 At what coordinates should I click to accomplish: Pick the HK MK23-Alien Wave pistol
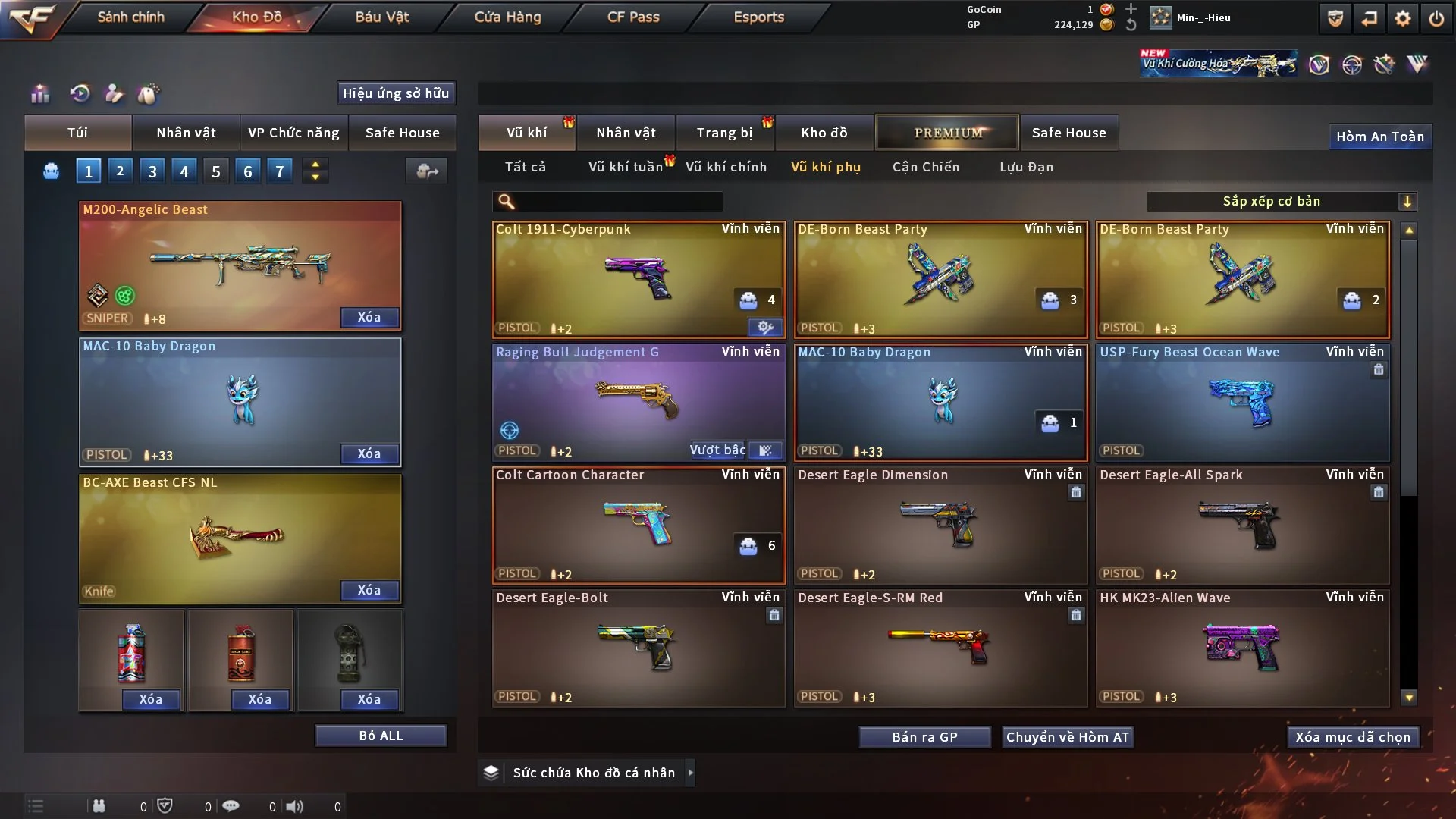coord(1242,648)
